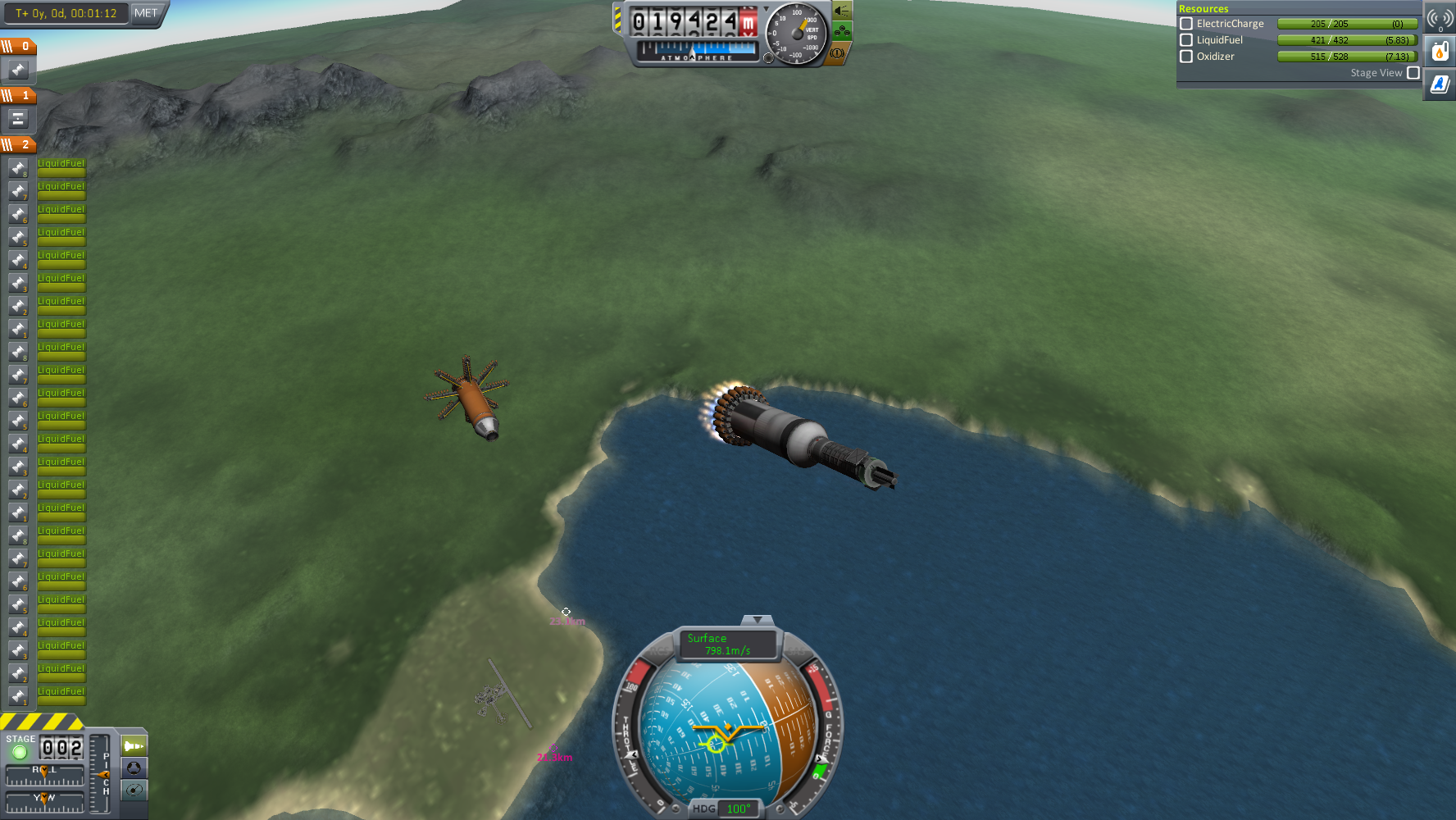
Task: Toggle the landing gear green button
Action: click(x=842, y=32)
